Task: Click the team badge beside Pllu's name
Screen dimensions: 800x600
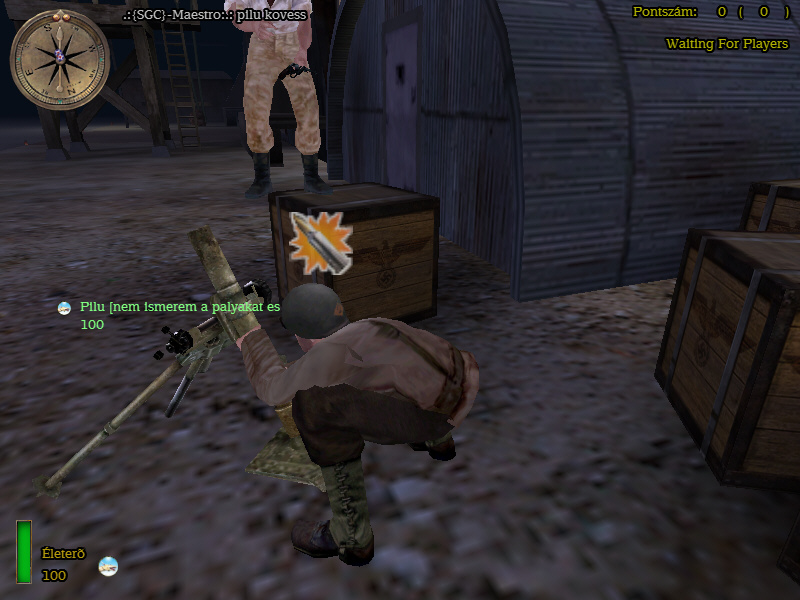Action: pyautogui.click(x=65, y=308)
